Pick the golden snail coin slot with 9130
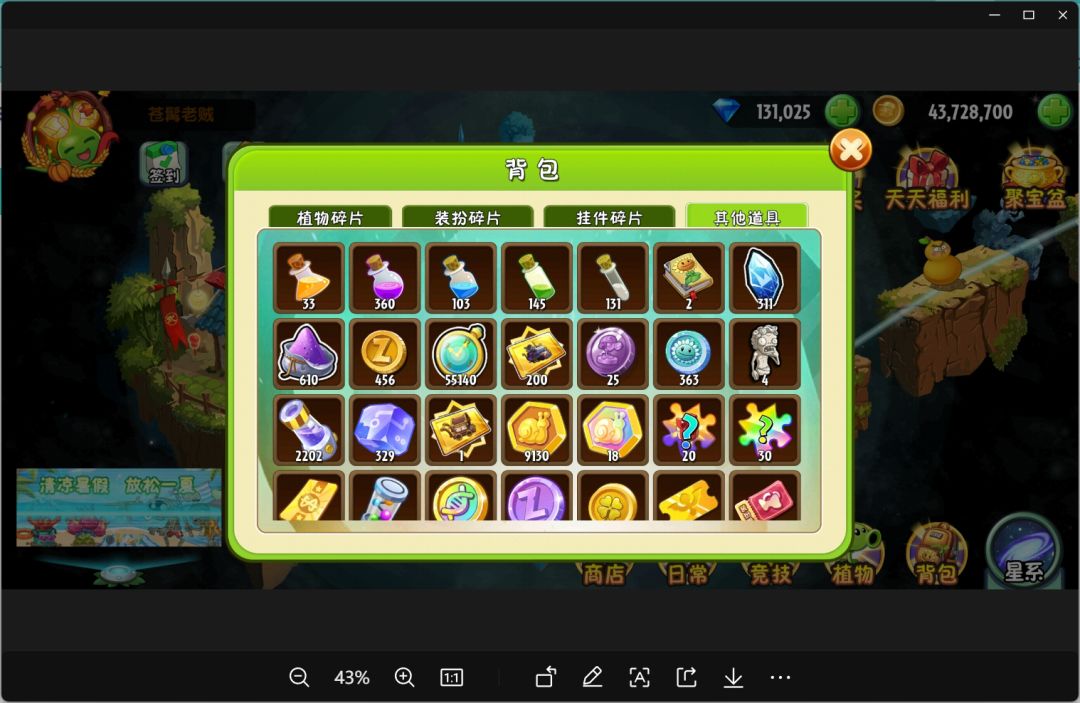The image size is (1080, 703). pos(536,430)
